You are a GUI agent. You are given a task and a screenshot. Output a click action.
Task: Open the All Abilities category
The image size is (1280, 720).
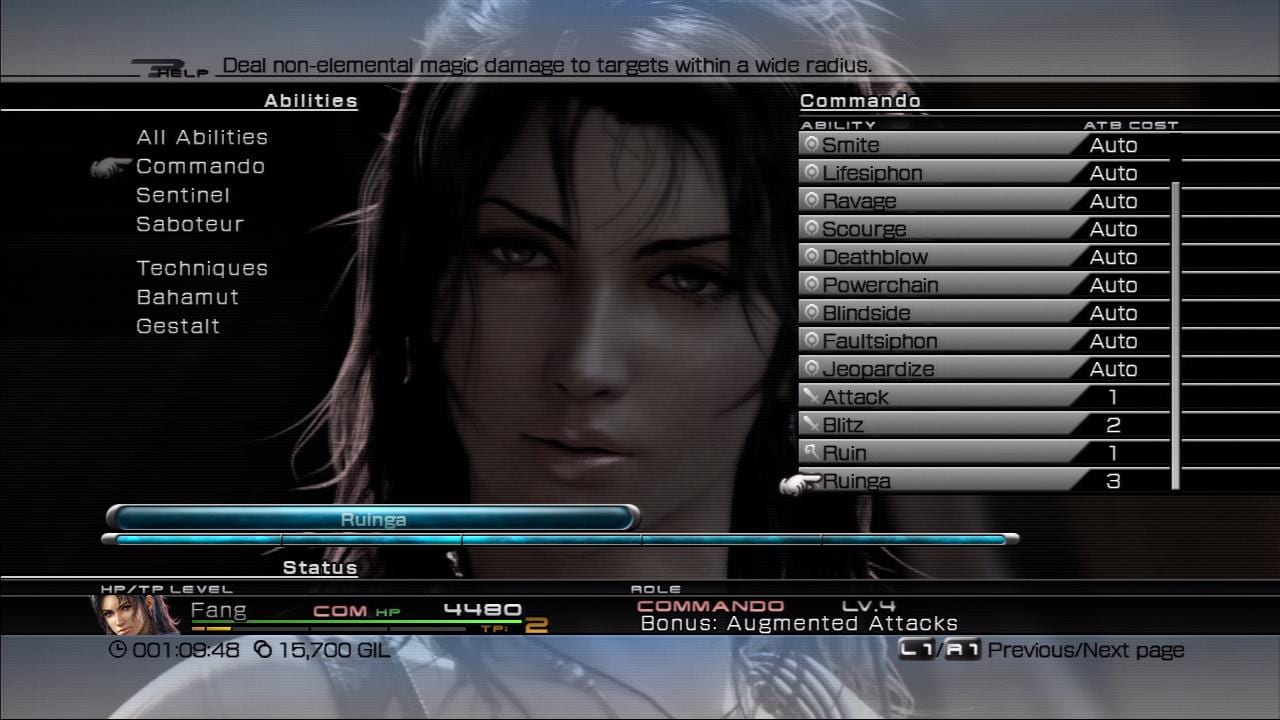[202, 137]
